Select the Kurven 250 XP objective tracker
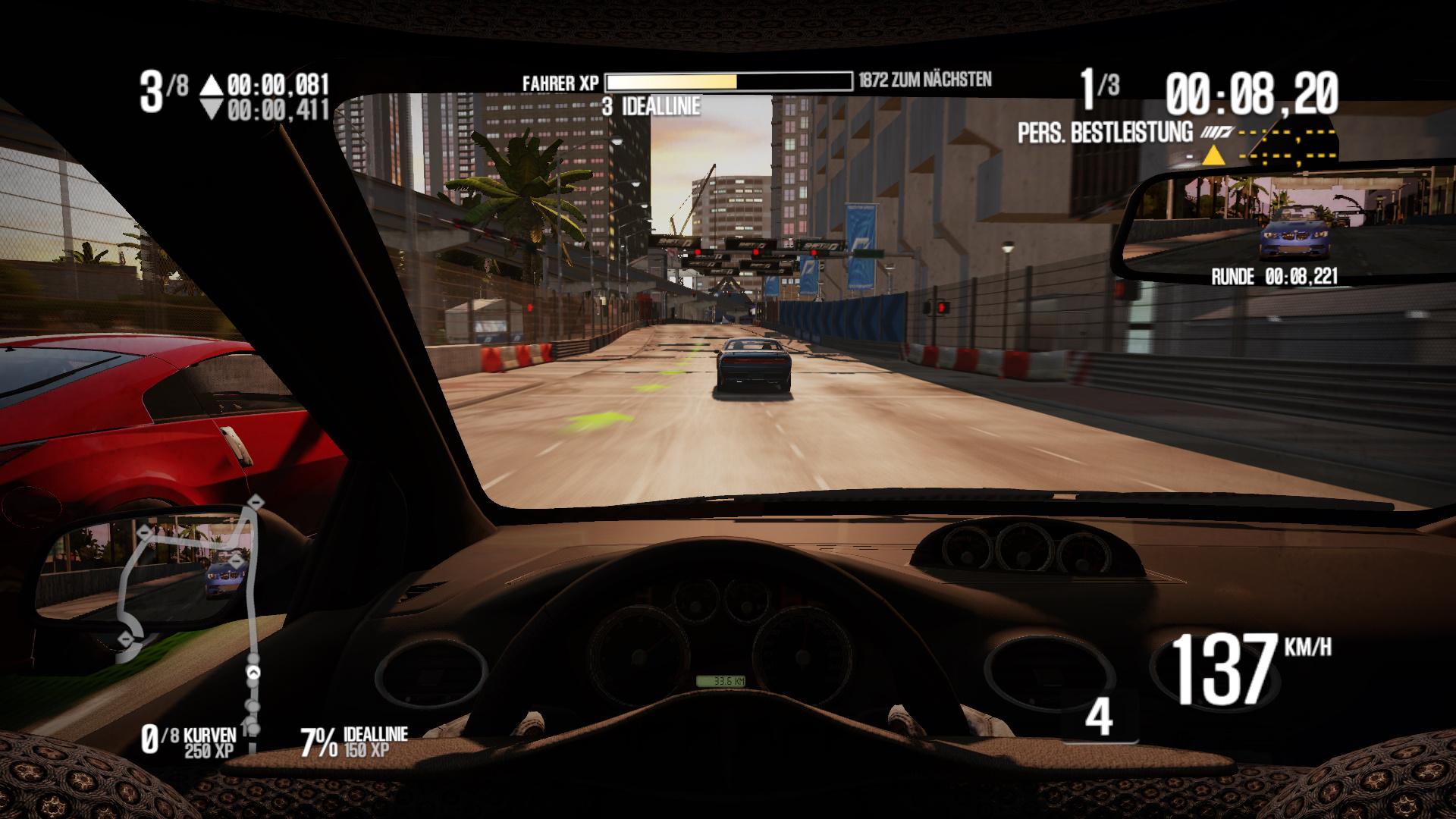The width and height of the screenshot is (1456, 819). (189, 742)
